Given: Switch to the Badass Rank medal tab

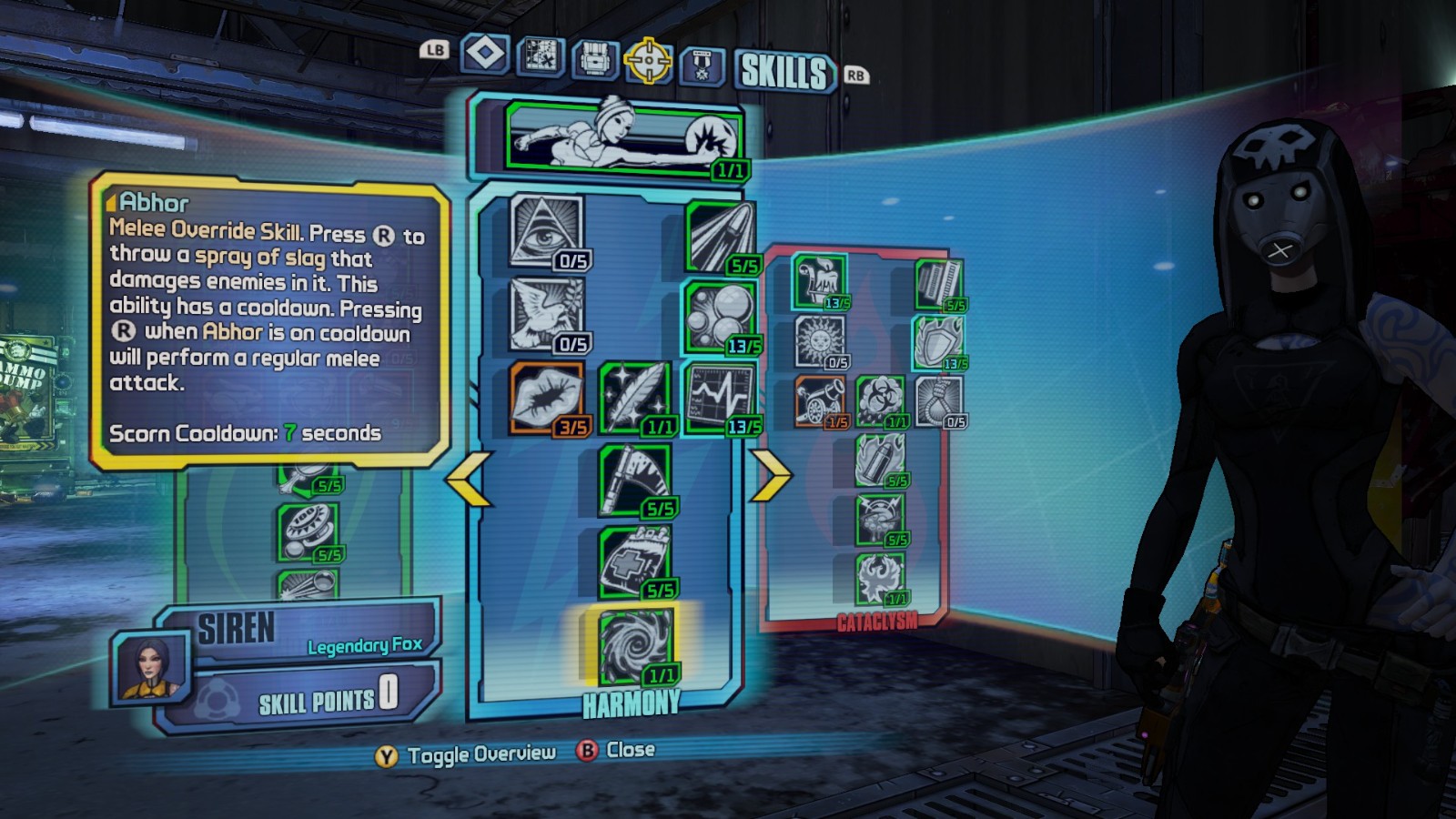Looking at the screenshot, I should 702,64.
